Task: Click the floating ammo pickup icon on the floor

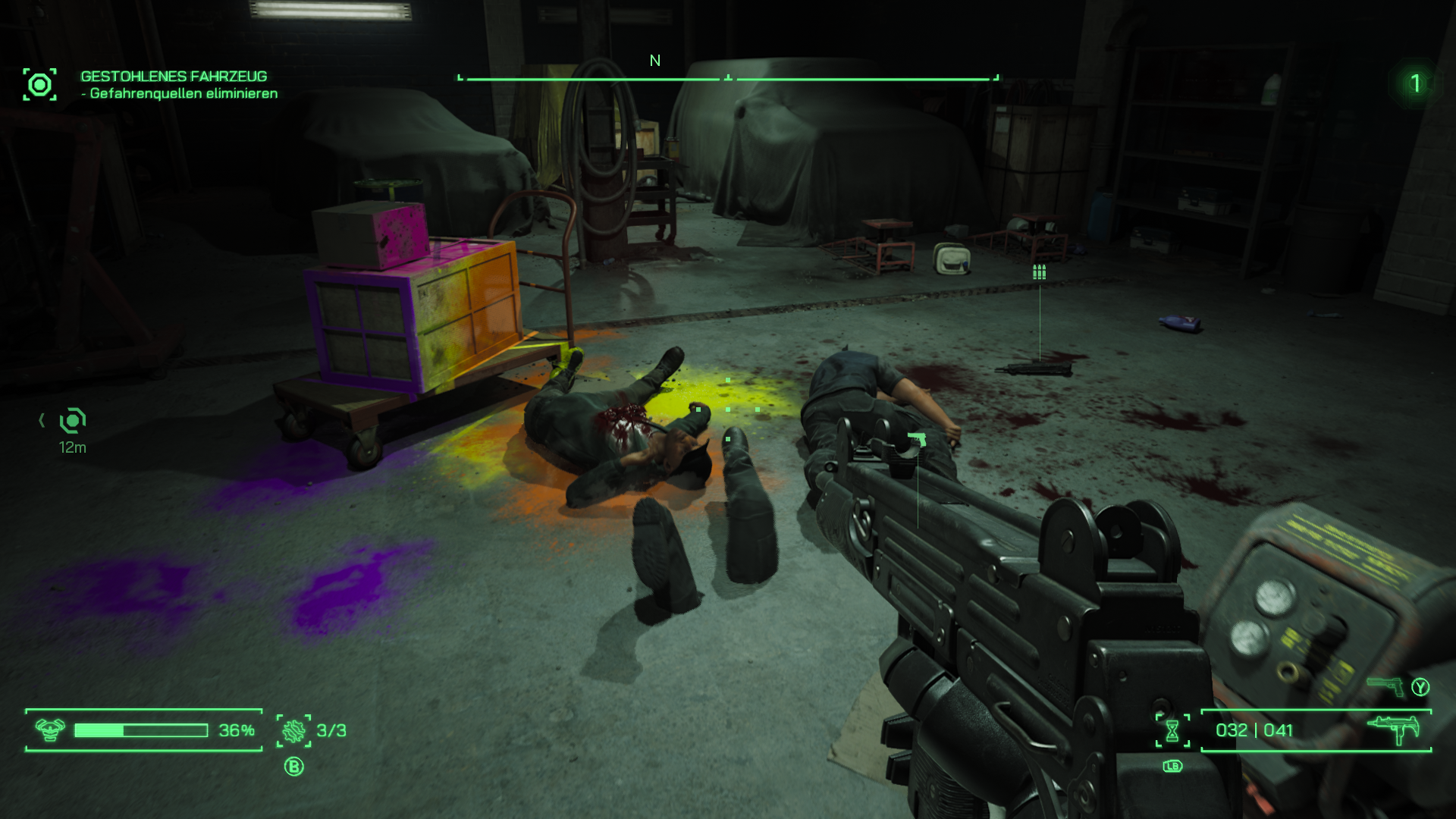Action: 1039,271
